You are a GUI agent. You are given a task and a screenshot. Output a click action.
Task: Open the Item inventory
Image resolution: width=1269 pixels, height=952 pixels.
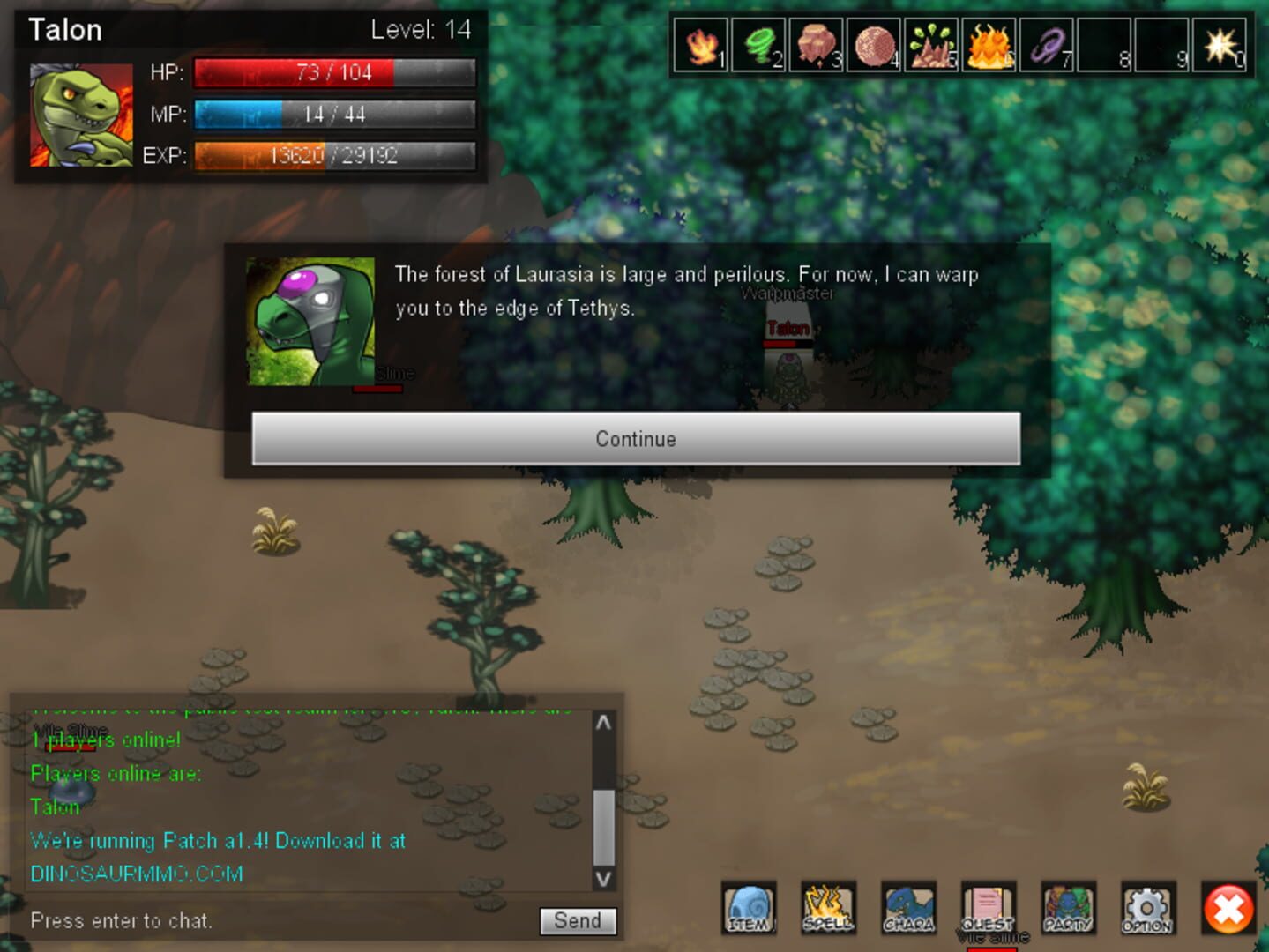coord(749,908)
